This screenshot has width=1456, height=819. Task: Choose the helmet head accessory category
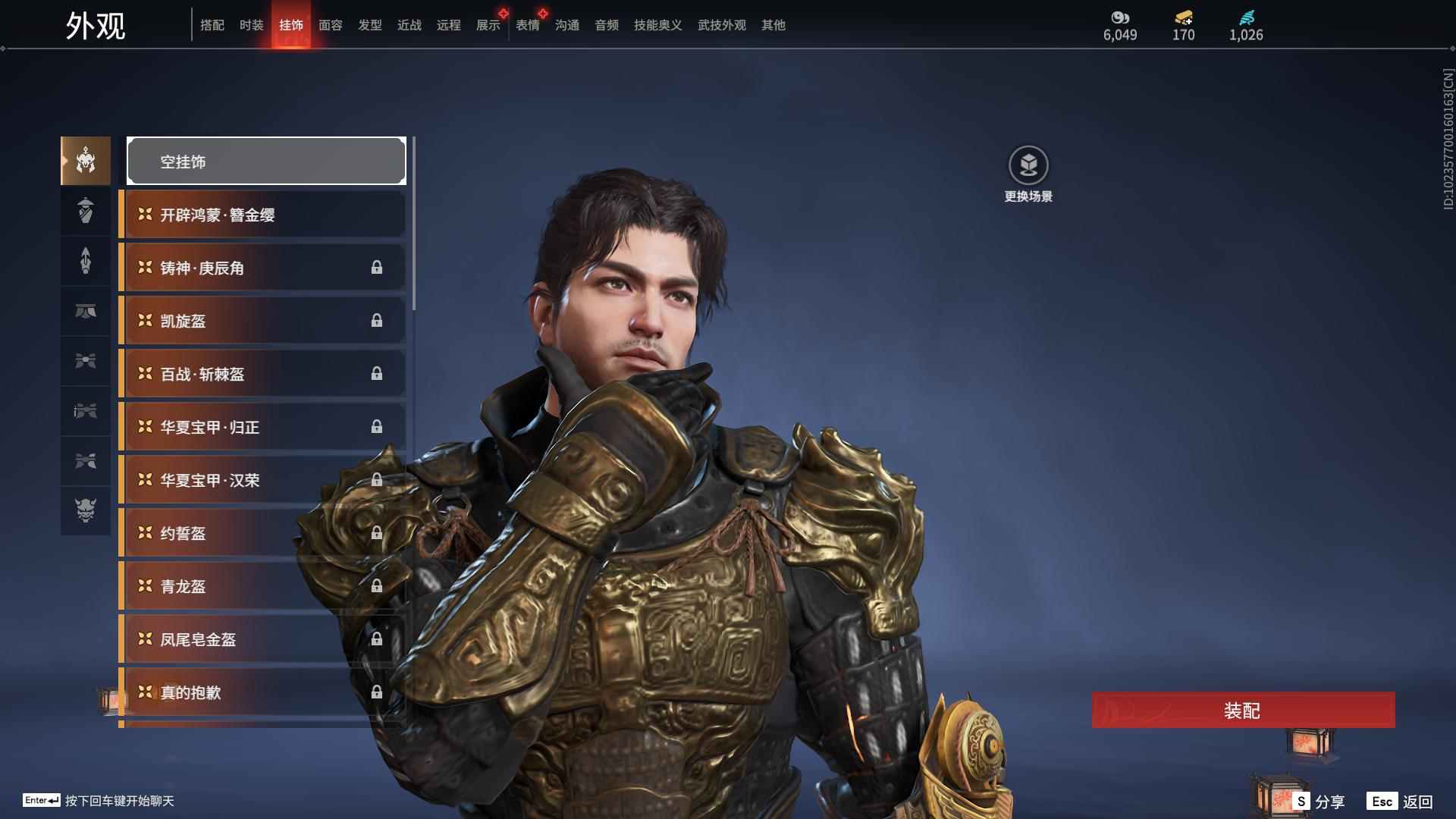86,161
